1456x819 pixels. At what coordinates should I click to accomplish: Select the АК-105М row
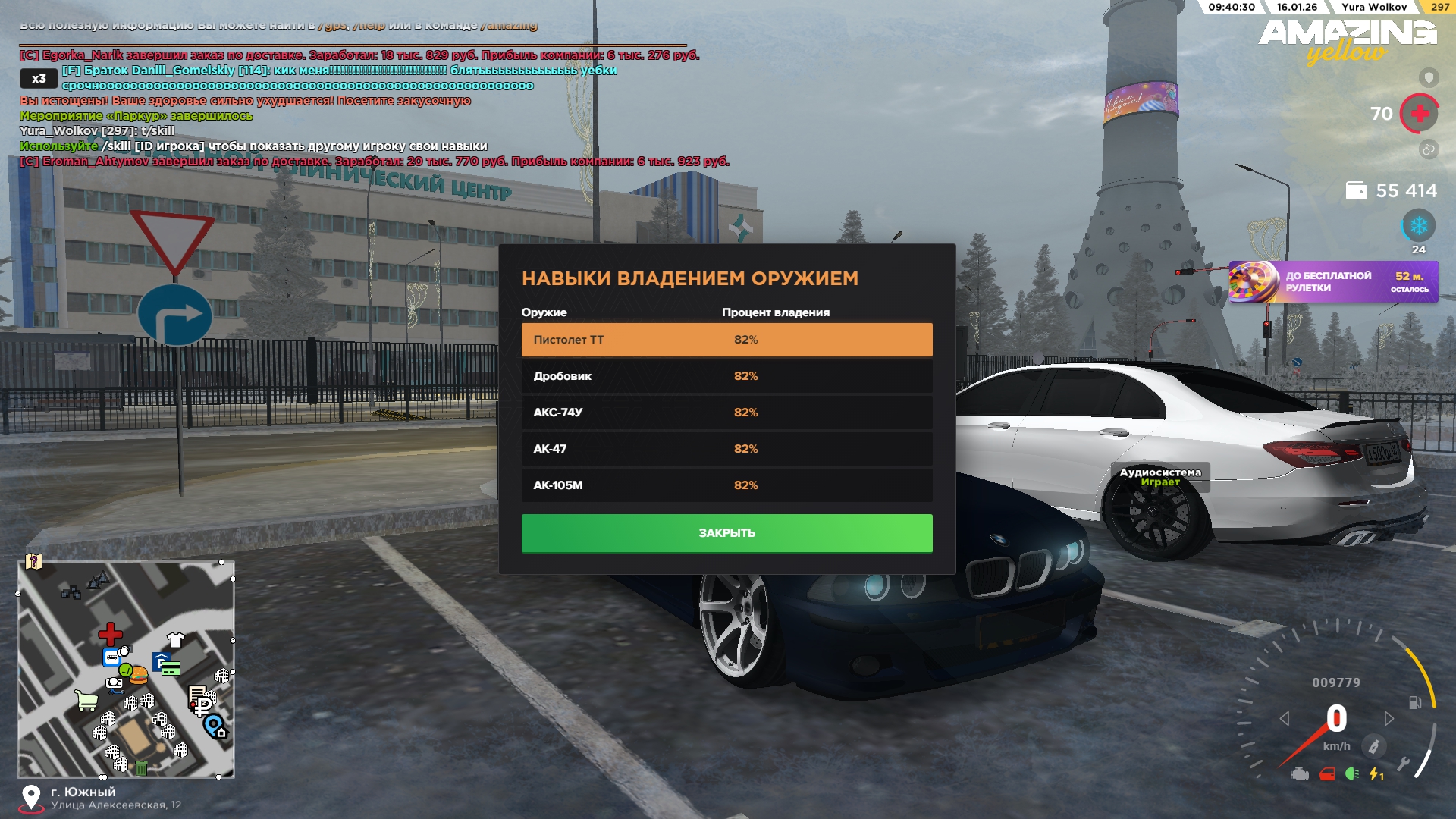pyautogui.click(x=726, y=485)
